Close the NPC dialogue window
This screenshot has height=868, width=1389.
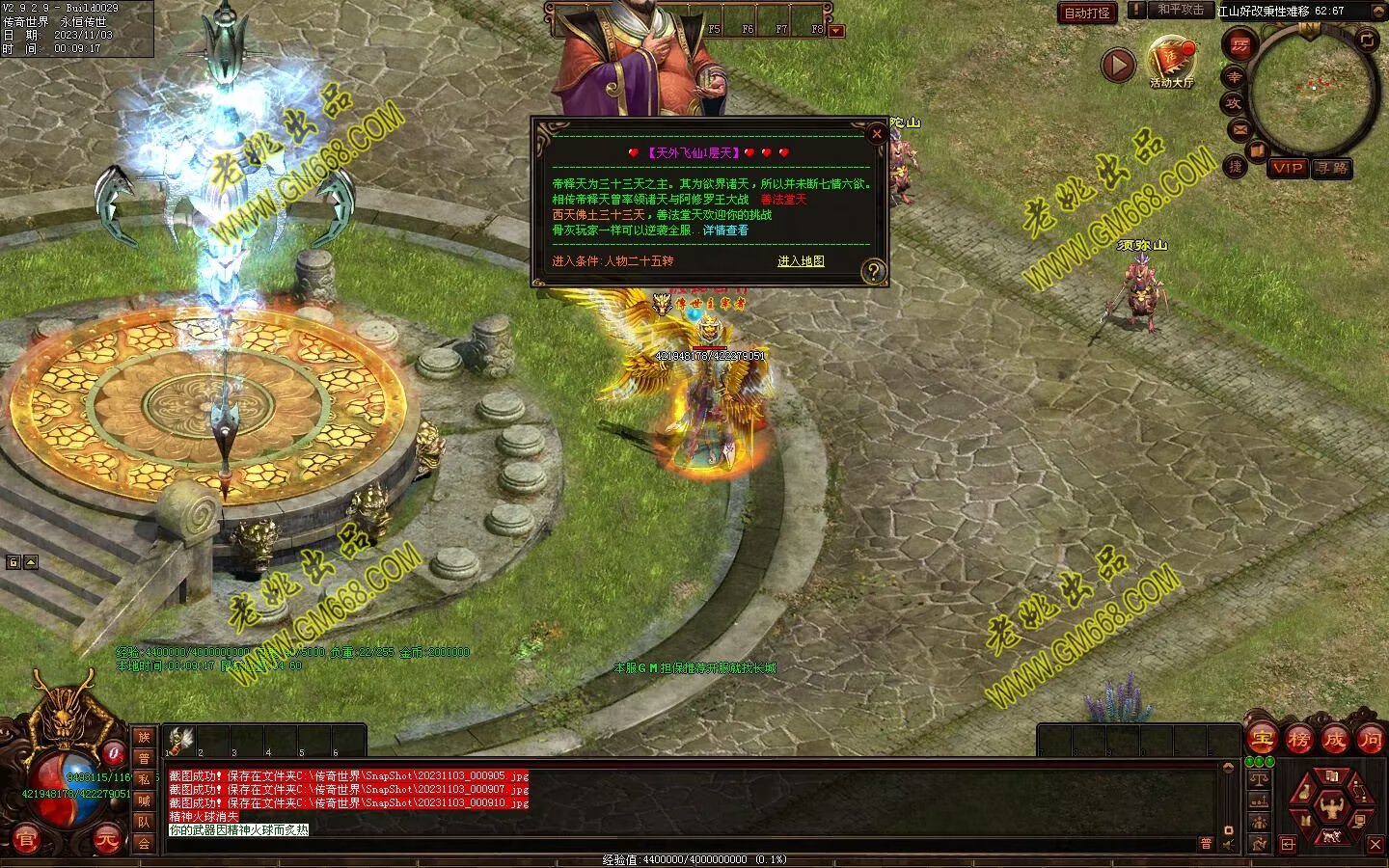coord(876,134)
